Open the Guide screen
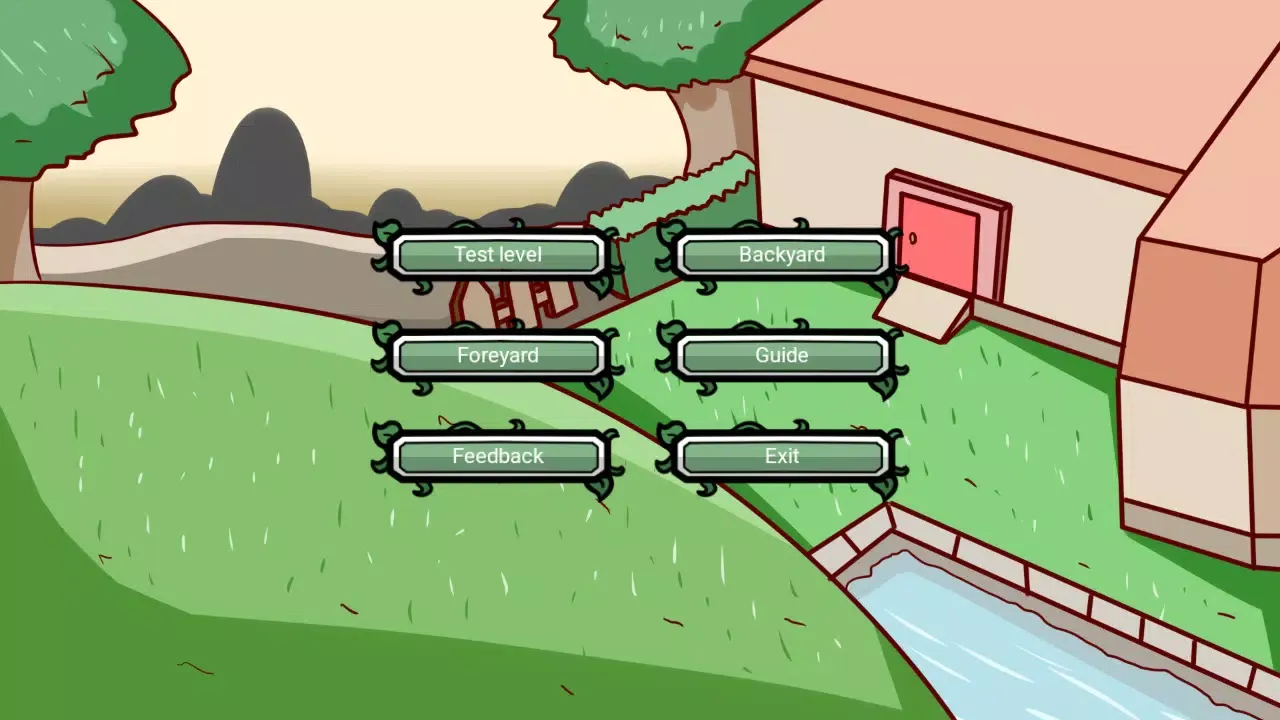 [782, 355]
